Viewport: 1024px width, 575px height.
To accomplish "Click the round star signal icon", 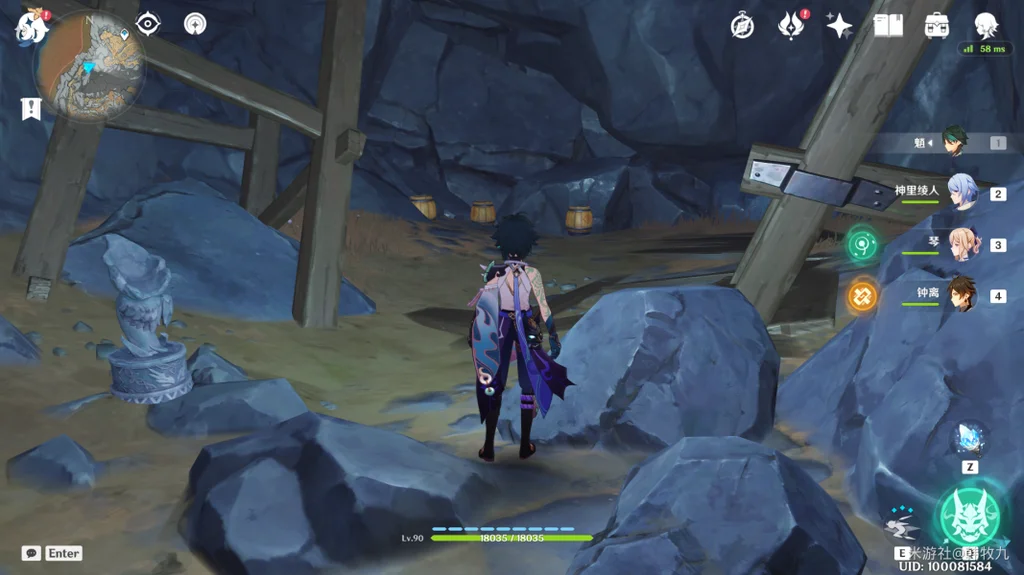I will [x=195, y=24].
